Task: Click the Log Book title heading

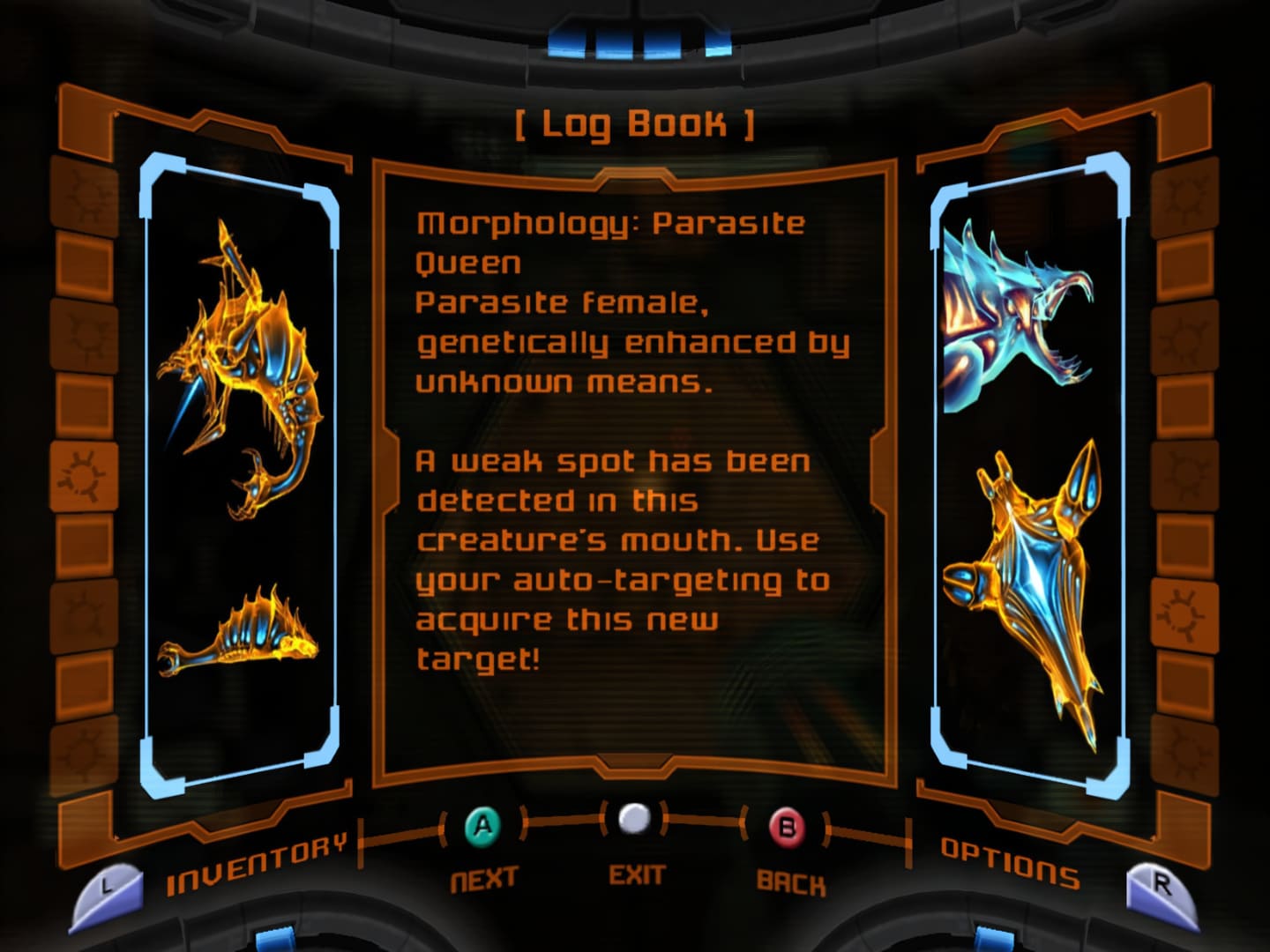Action: point(634,123)
